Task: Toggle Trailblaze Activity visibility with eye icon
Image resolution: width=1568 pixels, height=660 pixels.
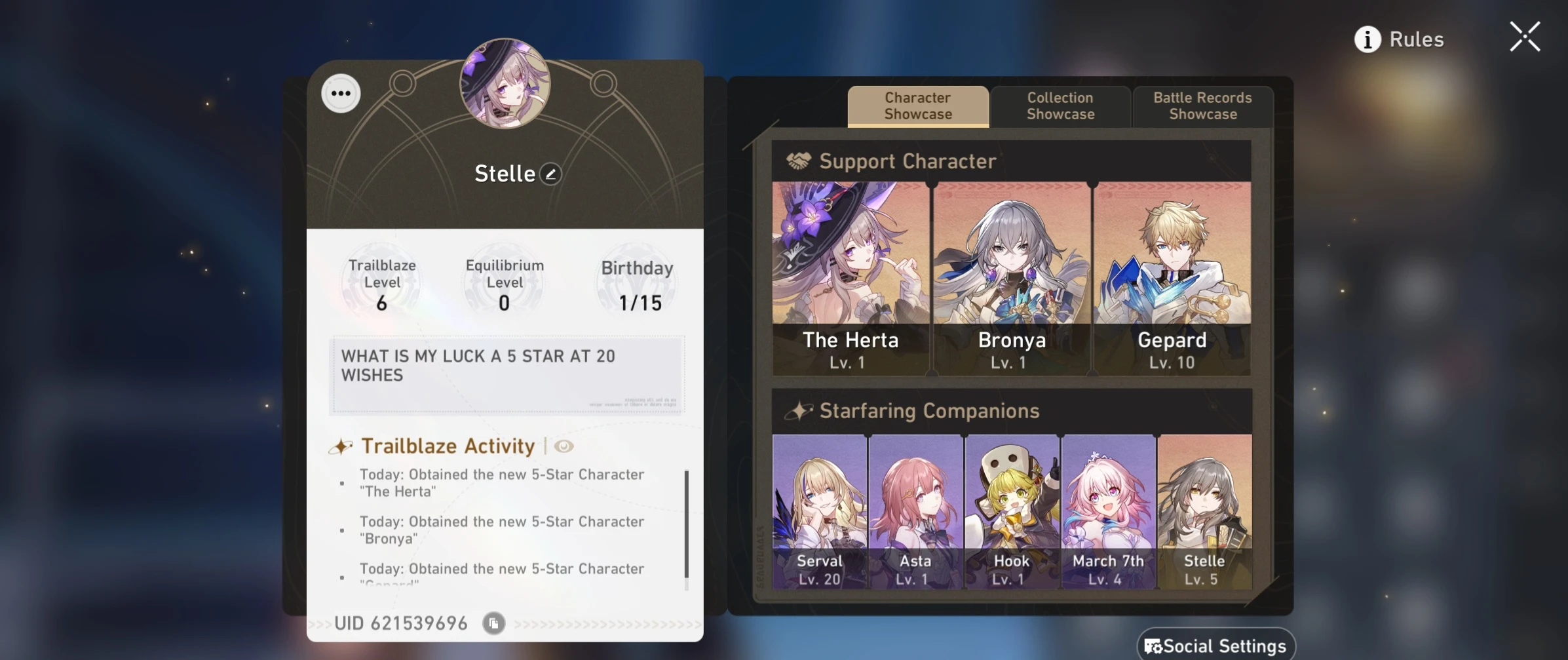Action: pos(564,446)
